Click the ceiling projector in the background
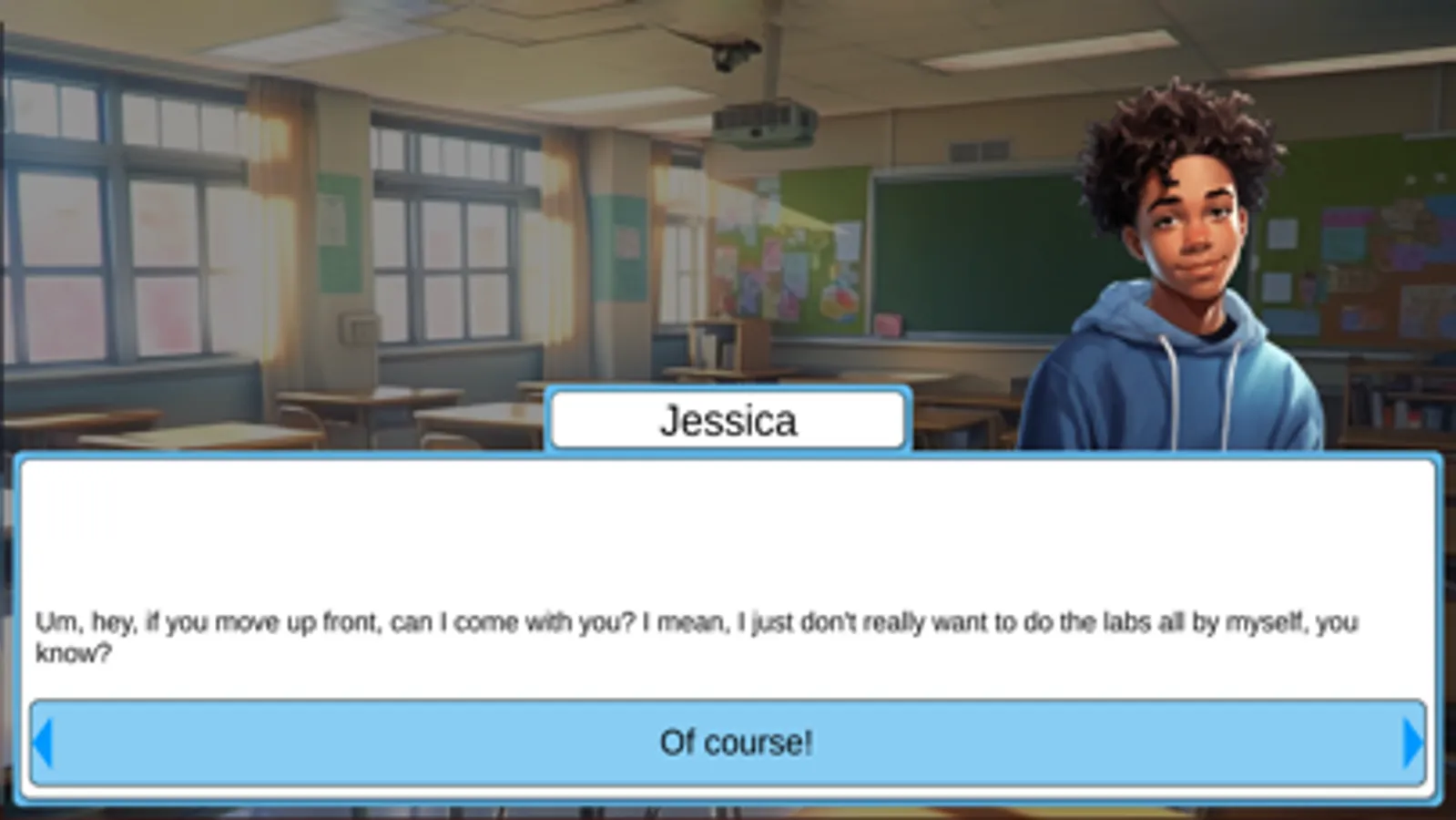Viewport: 1456px width, 820px height. click(x=763, y=123)
